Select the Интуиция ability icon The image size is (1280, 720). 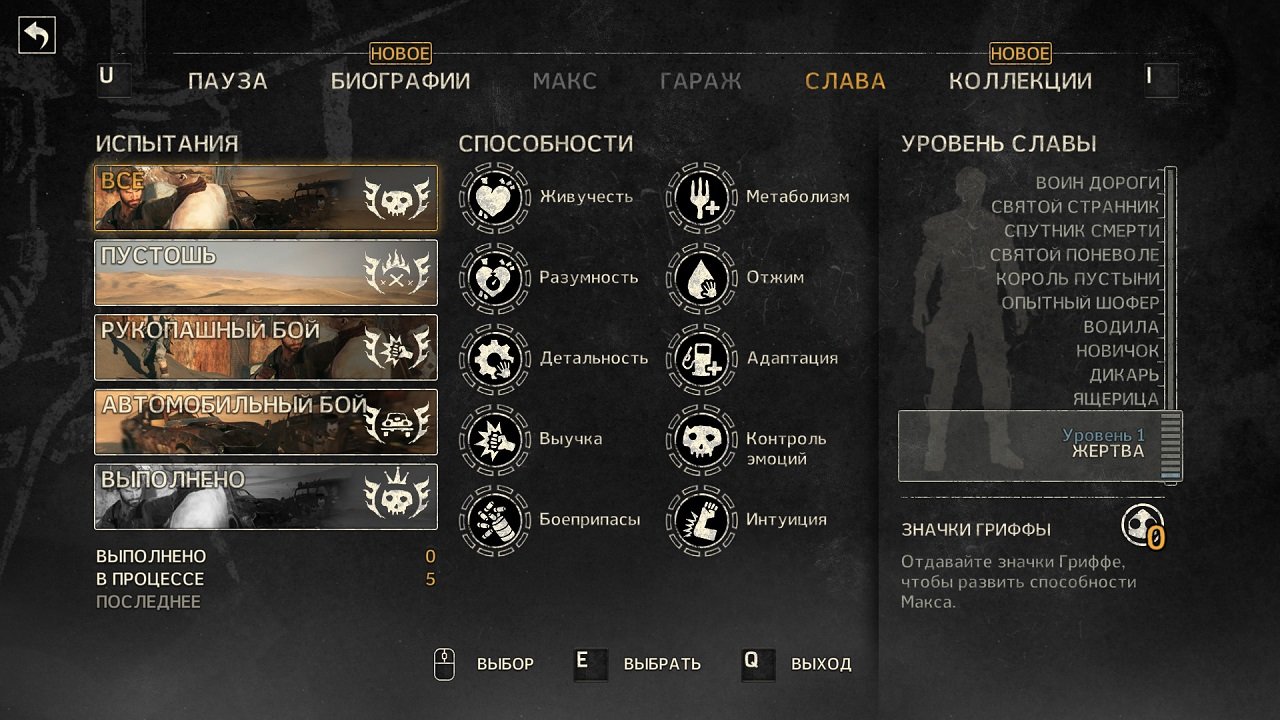point(700,519)
